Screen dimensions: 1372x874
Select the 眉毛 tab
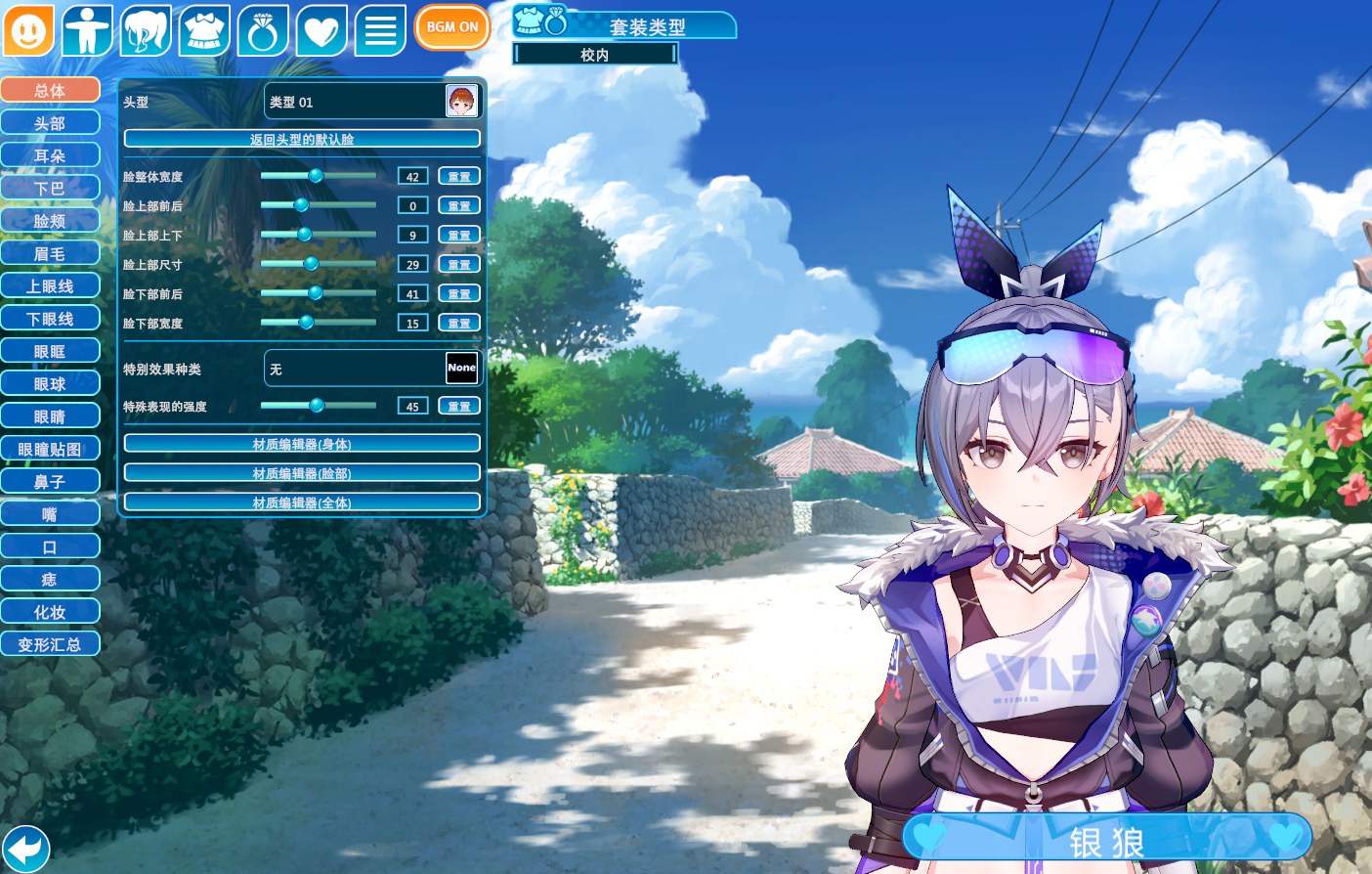pyautogui.click(x=50, y=253)
